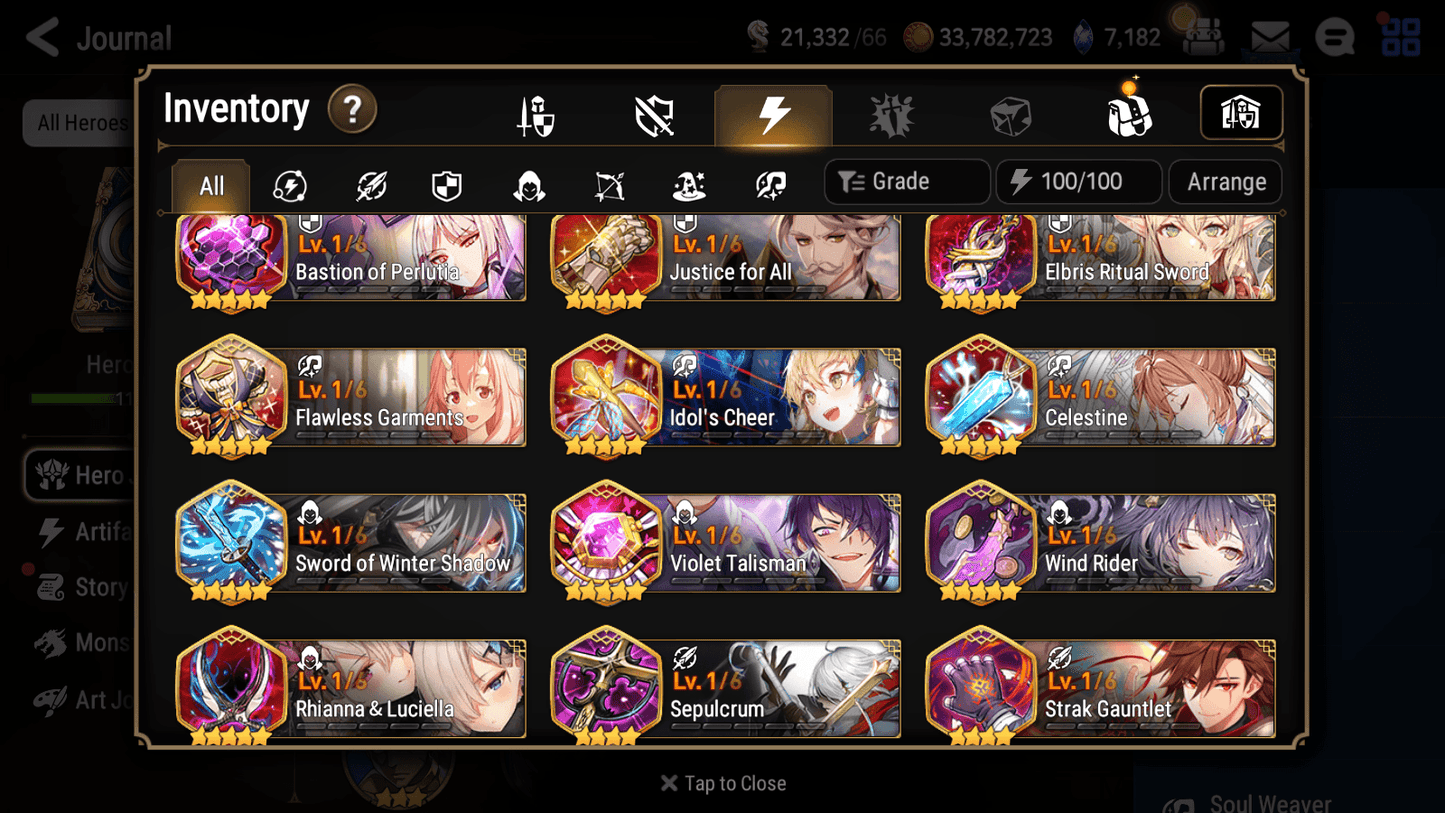Open the Equipment tab with sword and shield icon
The height and width of the screenshot is (813, 1445).
[x=537, y=113]
